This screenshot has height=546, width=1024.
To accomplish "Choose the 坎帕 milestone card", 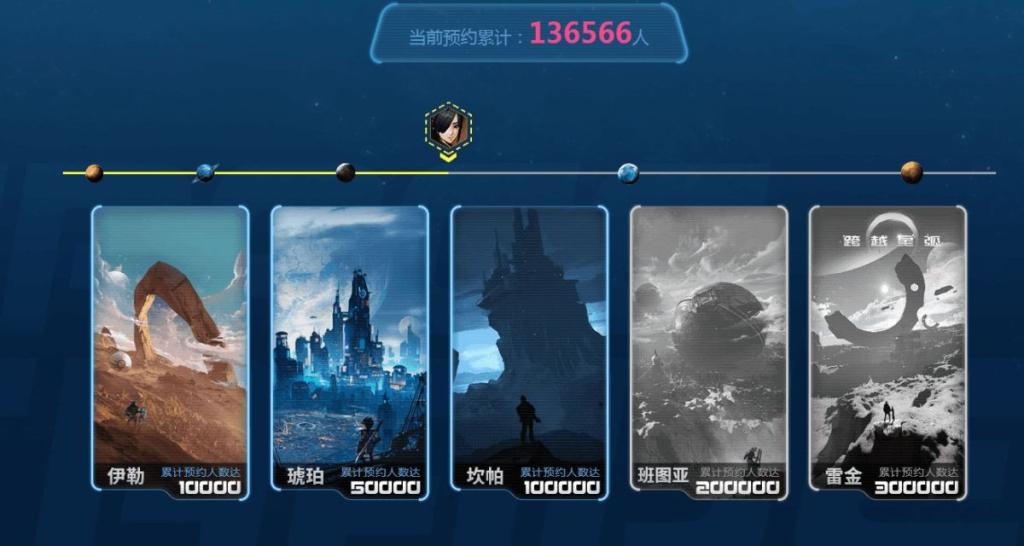I will (529, 350).
